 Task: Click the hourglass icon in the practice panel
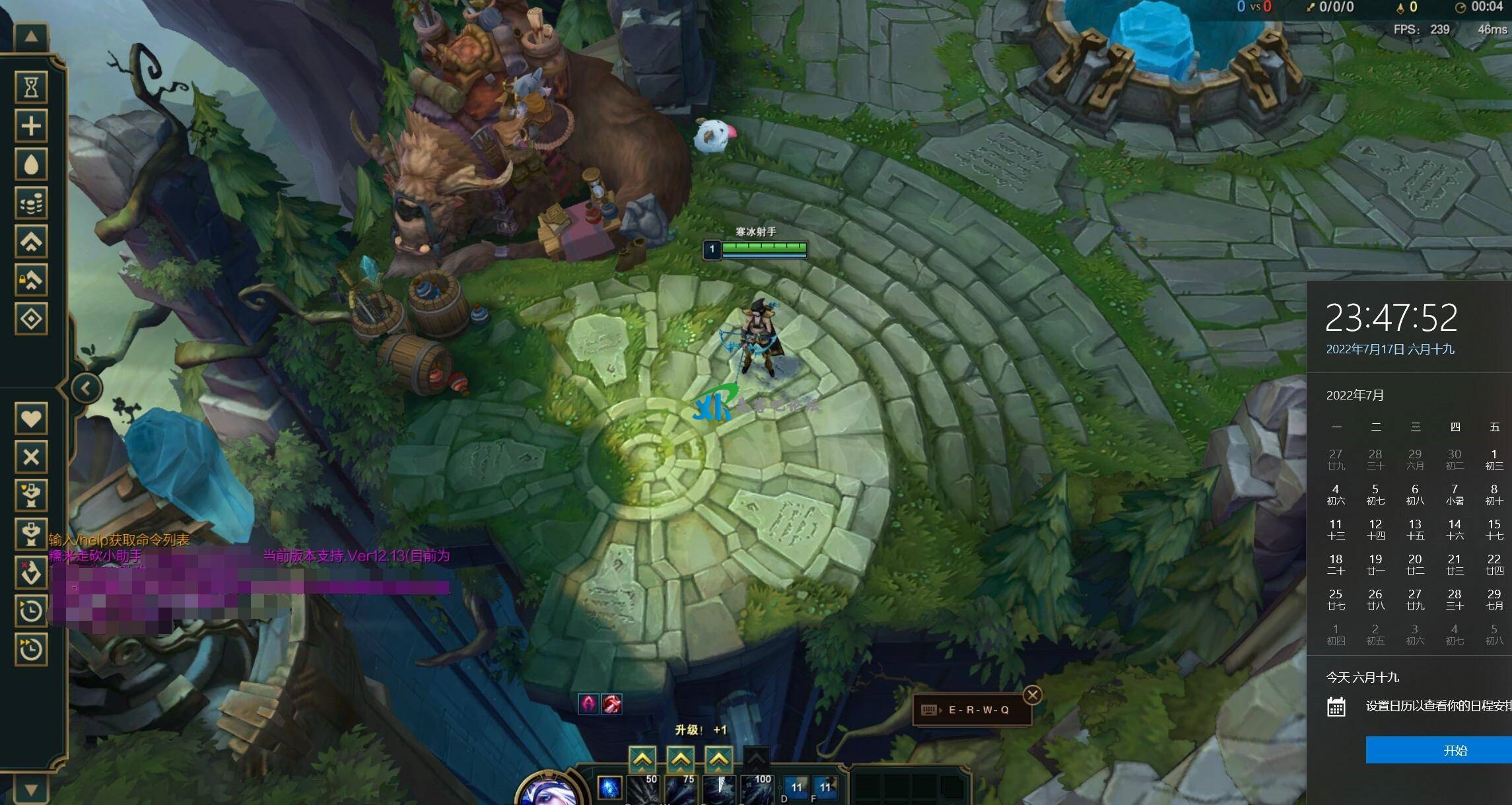pyautogui.click(x=31, y=87)
